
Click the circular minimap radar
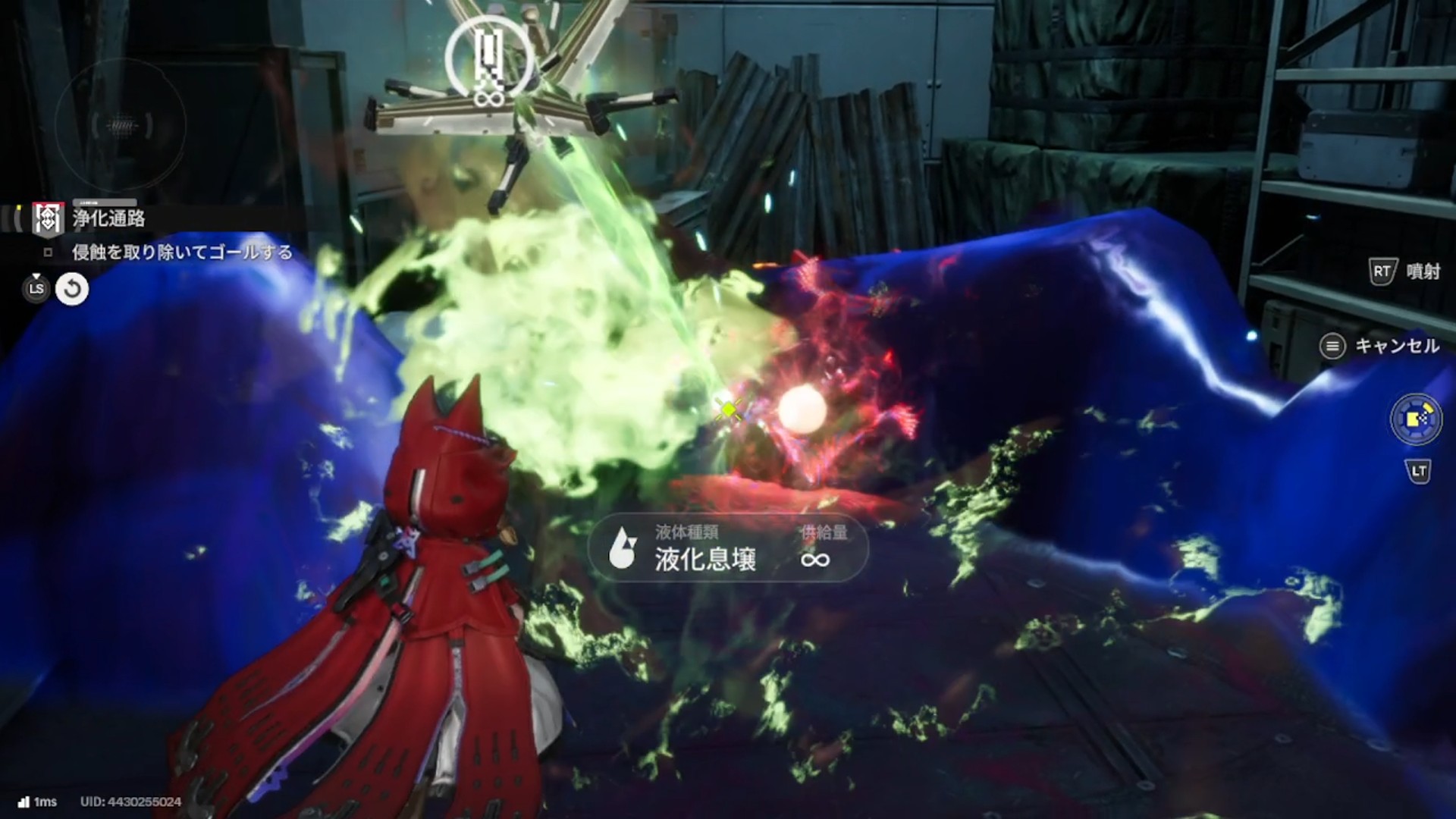[x=121, y=125]
